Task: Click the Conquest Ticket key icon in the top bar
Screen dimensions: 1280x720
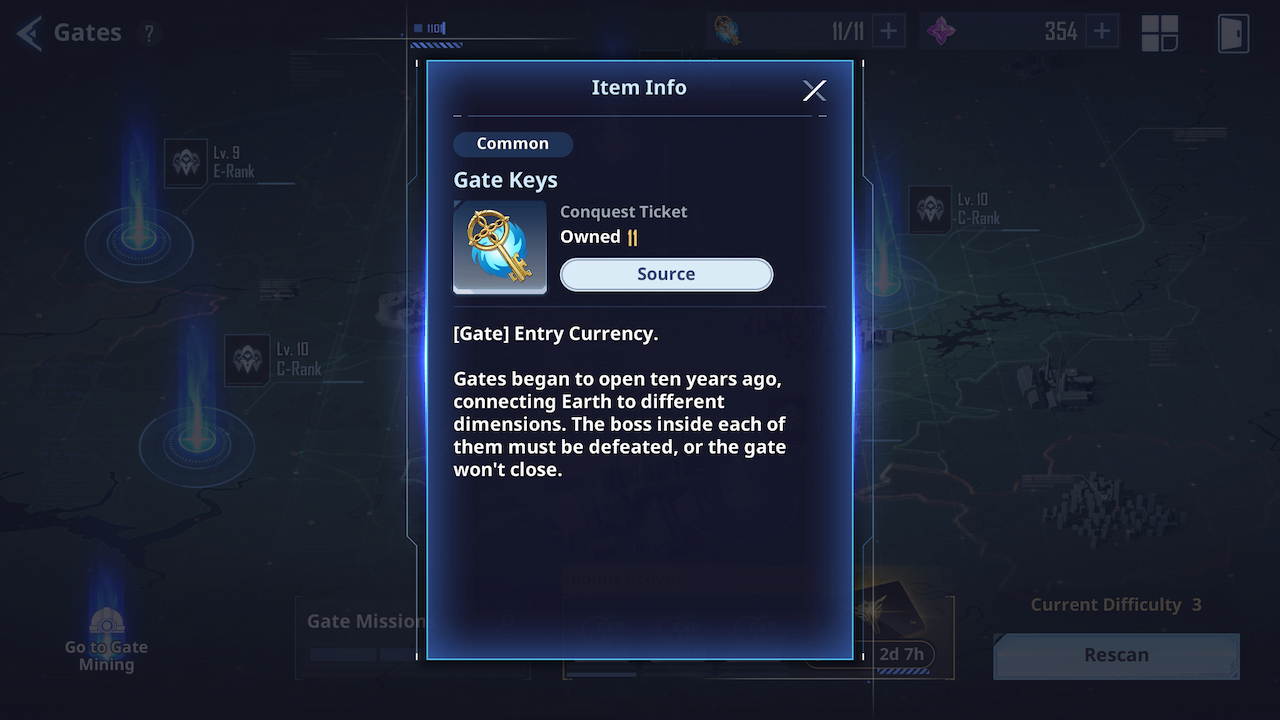Action: click(x=725, y=30)
